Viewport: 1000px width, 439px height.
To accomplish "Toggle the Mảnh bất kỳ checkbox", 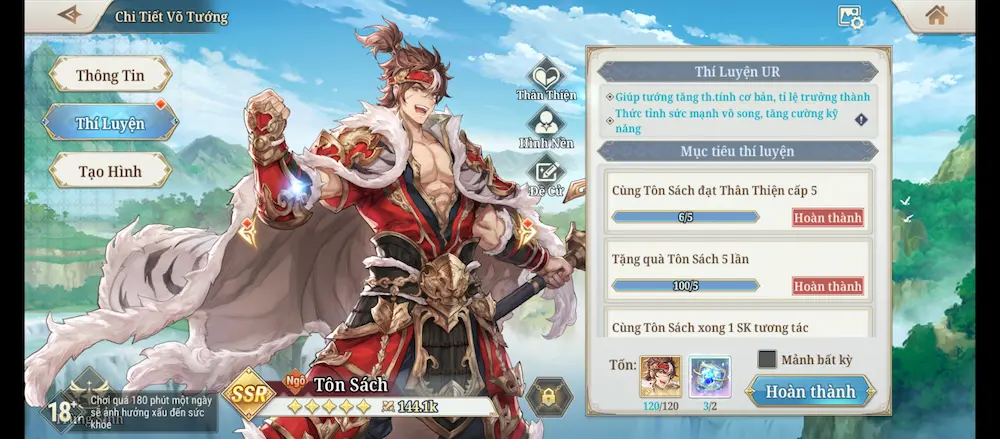I will click(767, 359).
